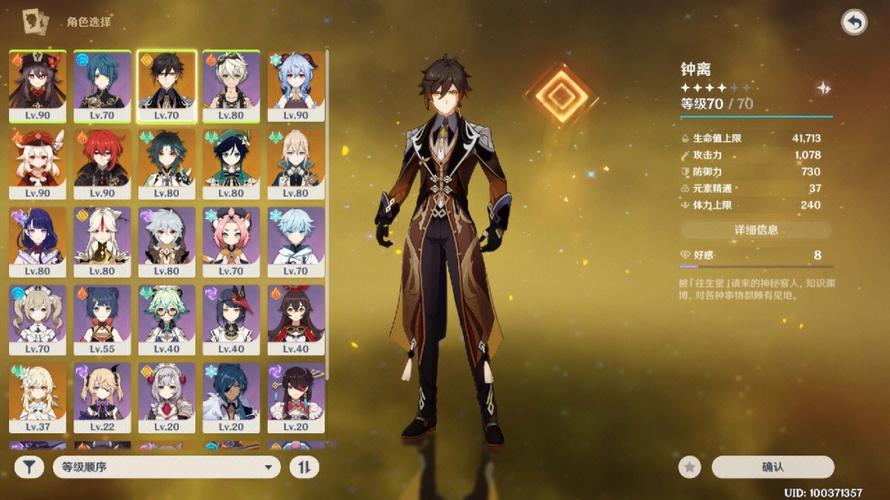
Task: Go back using the return arrow button
Action: [x=853, y=22]
